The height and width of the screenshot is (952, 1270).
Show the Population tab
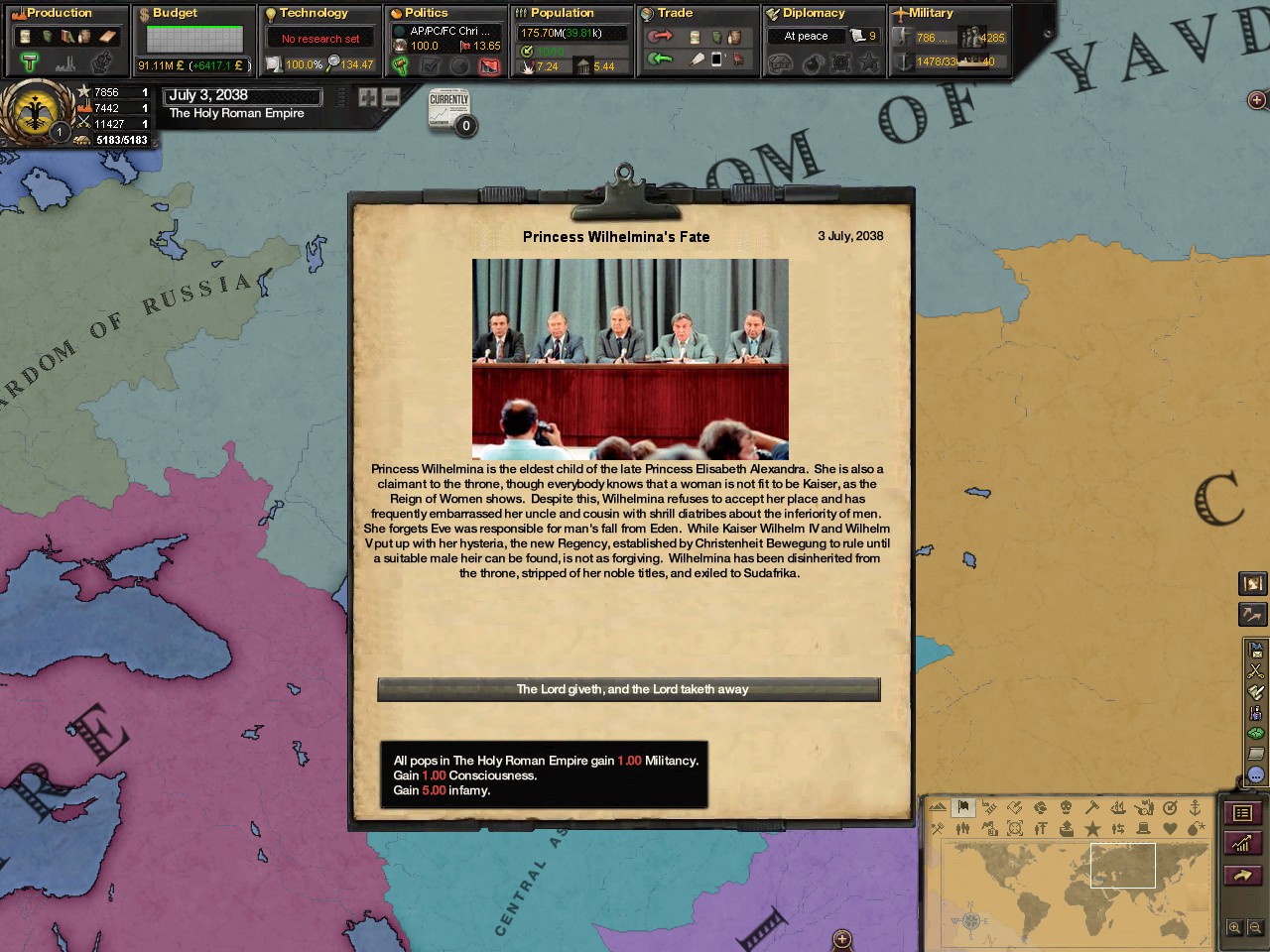562,13
